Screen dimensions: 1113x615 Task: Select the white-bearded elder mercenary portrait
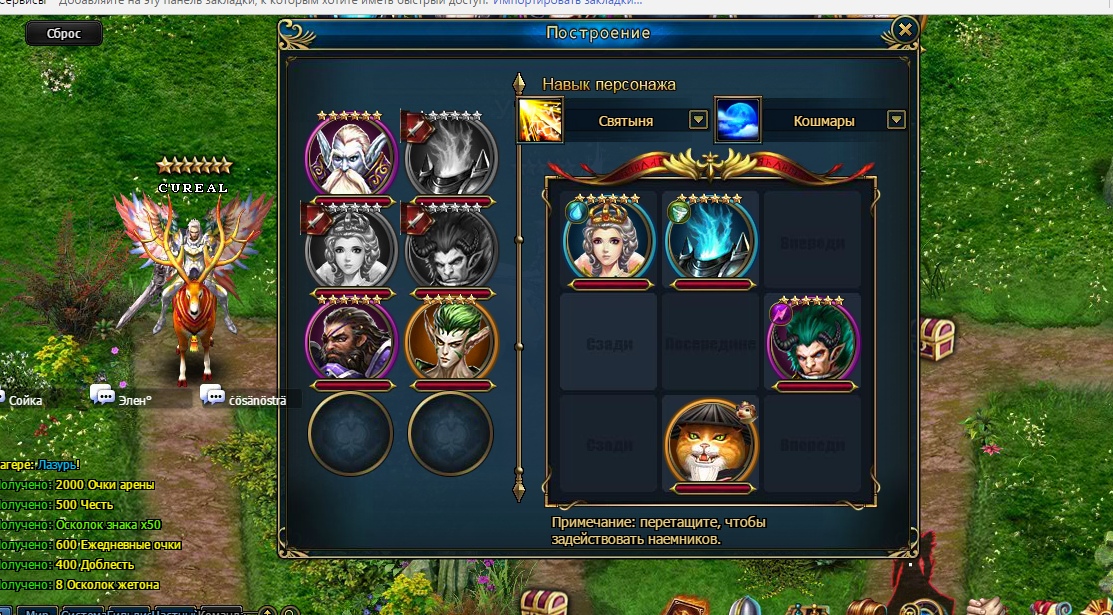tap(351, 156)
